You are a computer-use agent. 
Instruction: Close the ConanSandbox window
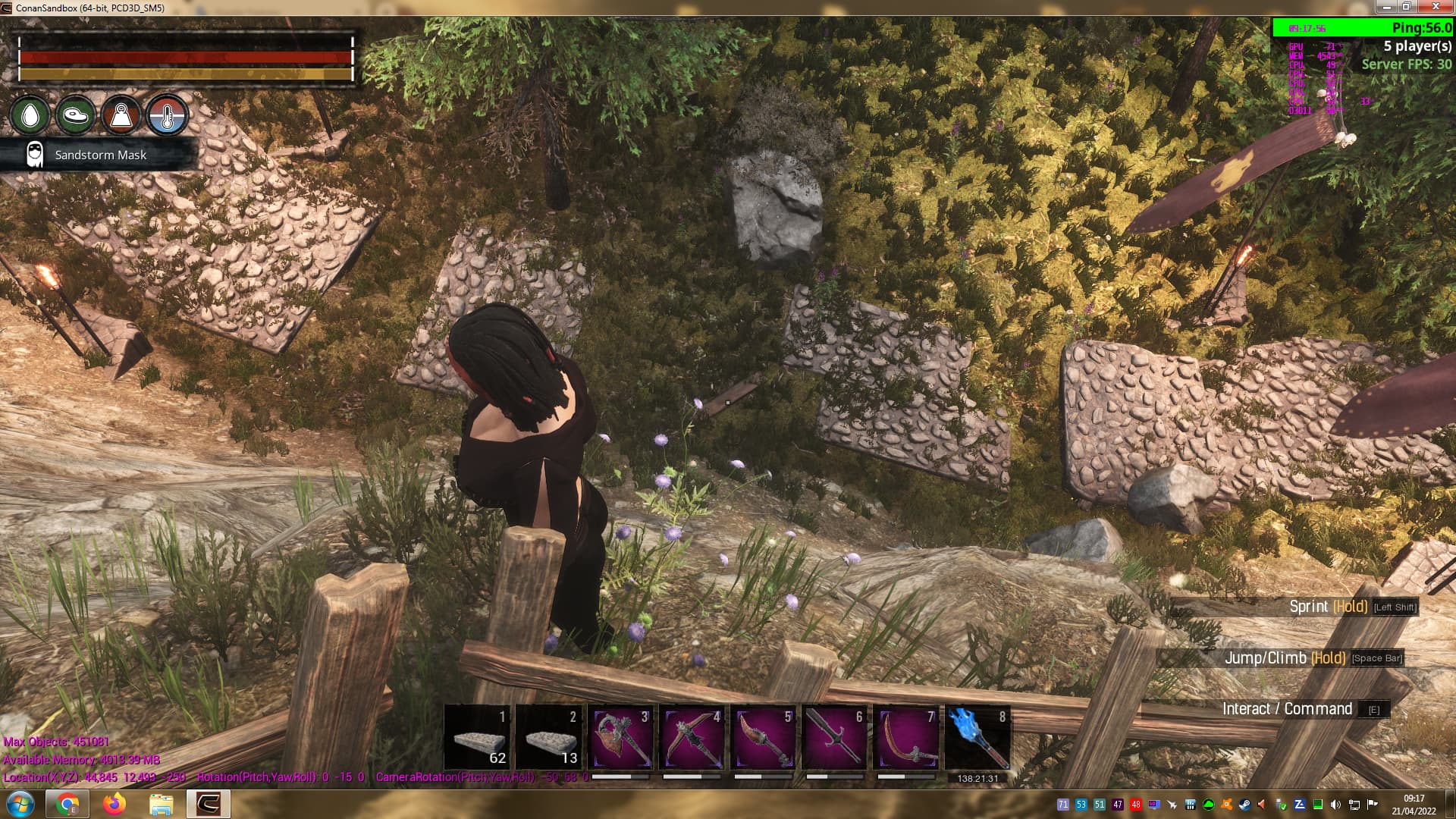(x=1436, y=7)
